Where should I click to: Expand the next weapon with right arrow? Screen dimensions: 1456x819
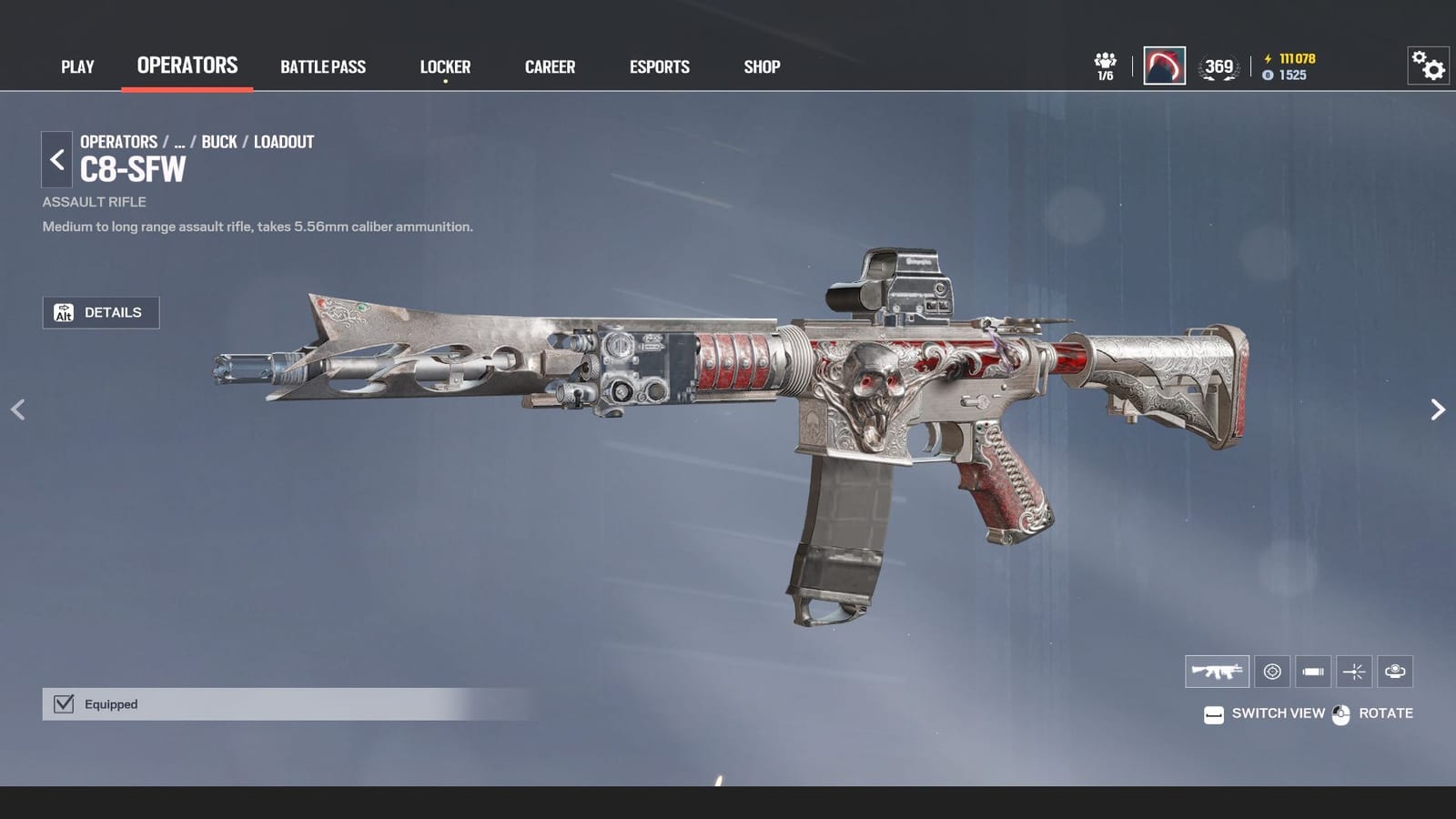(x=1438, y=409)
